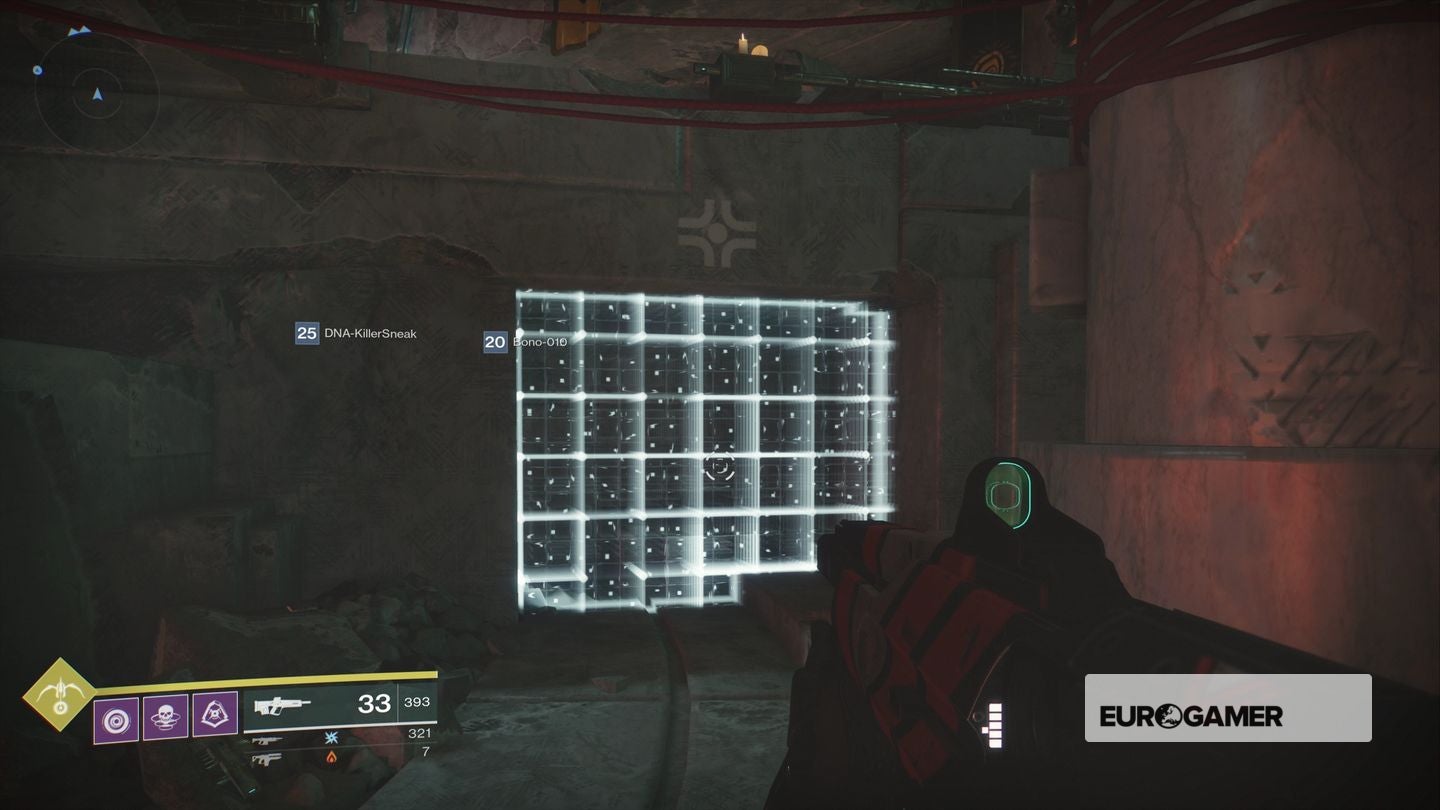Click the ammo count 393 reserve label
The width and height of the screenshot is (1440, 810).
pos(417,701)
